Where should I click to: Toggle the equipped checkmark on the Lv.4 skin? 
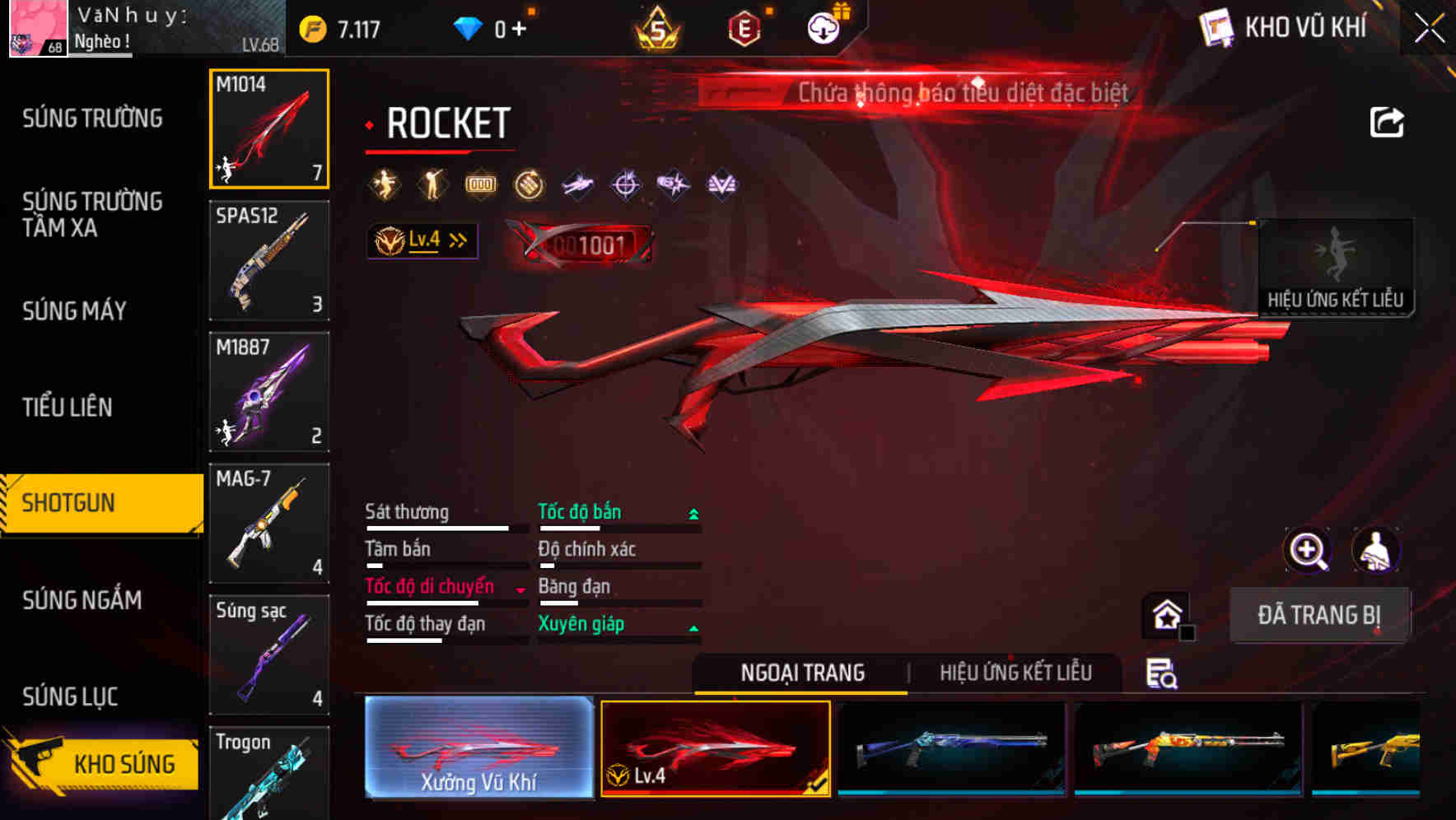pos(818,785)
